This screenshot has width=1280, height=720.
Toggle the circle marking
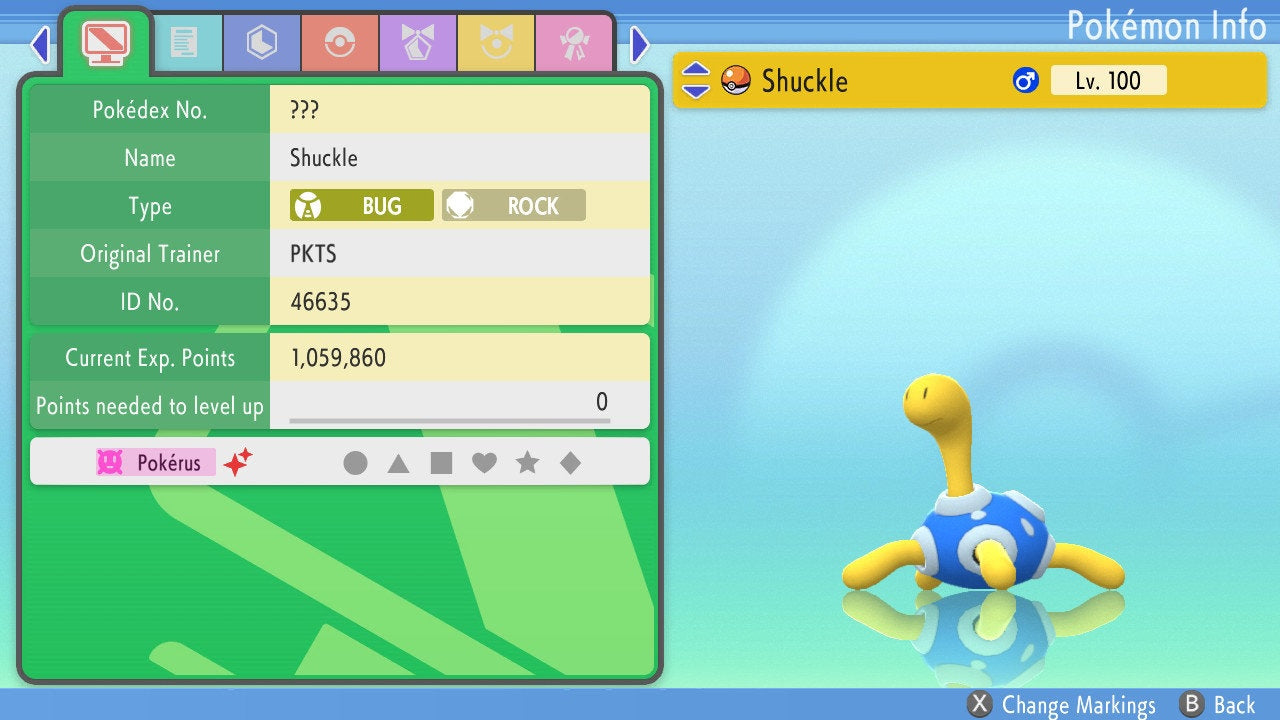tap(355, 463)
